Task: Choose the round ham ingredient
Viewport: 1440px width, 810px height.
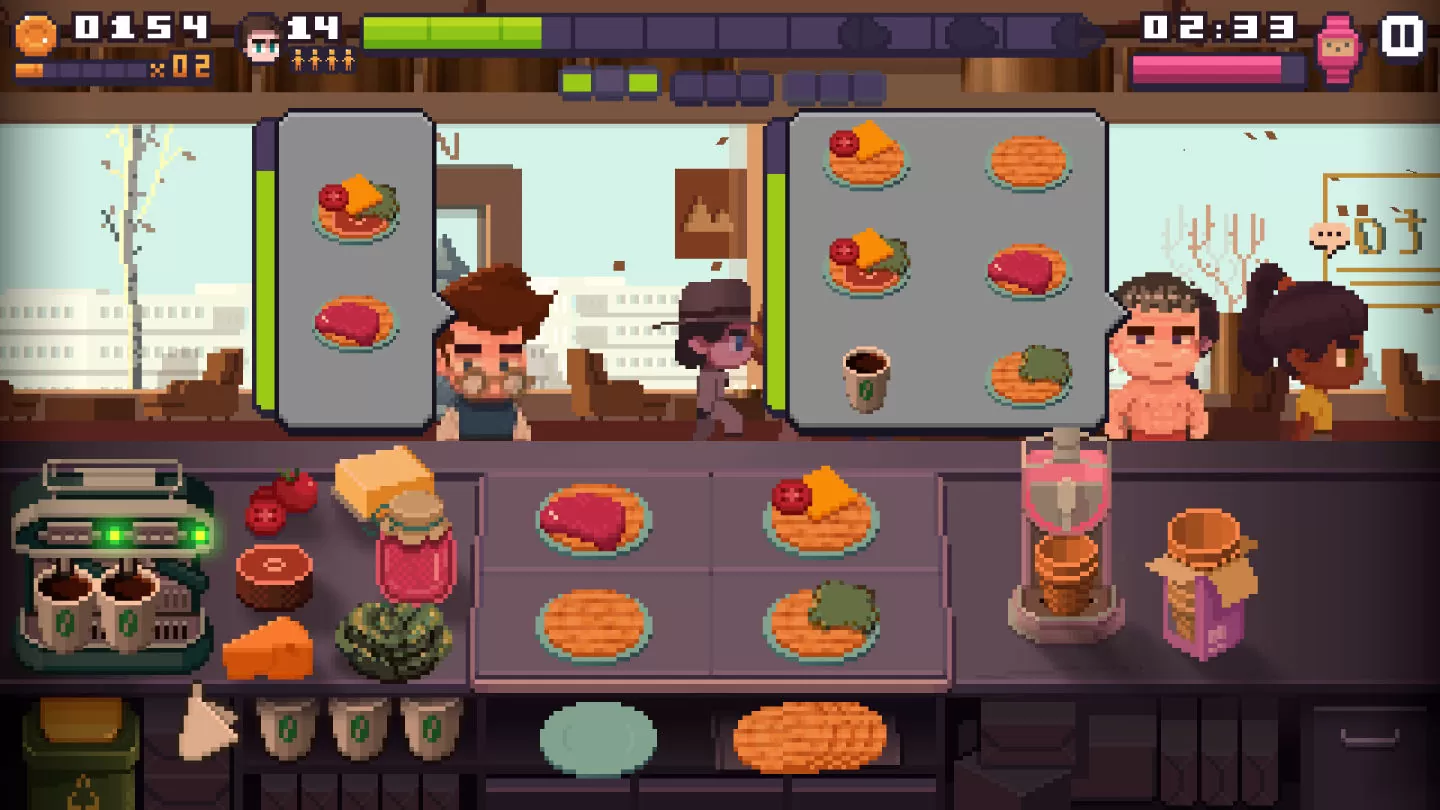Action: (x=274, y=575)
